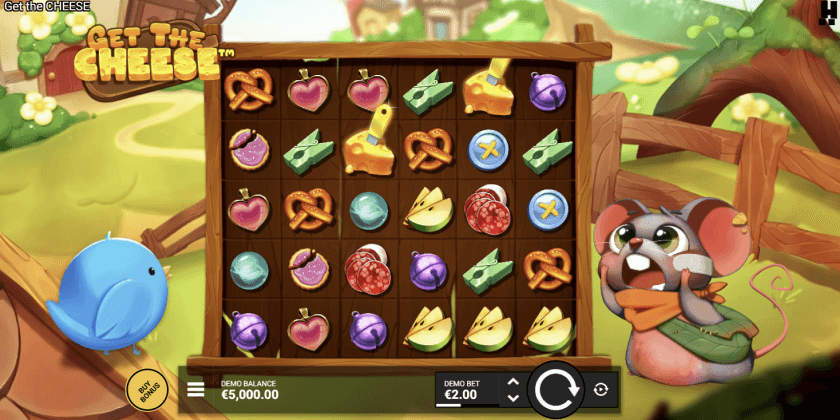Open the autoplay settings

pyautogui.click(x=601, y=390)
